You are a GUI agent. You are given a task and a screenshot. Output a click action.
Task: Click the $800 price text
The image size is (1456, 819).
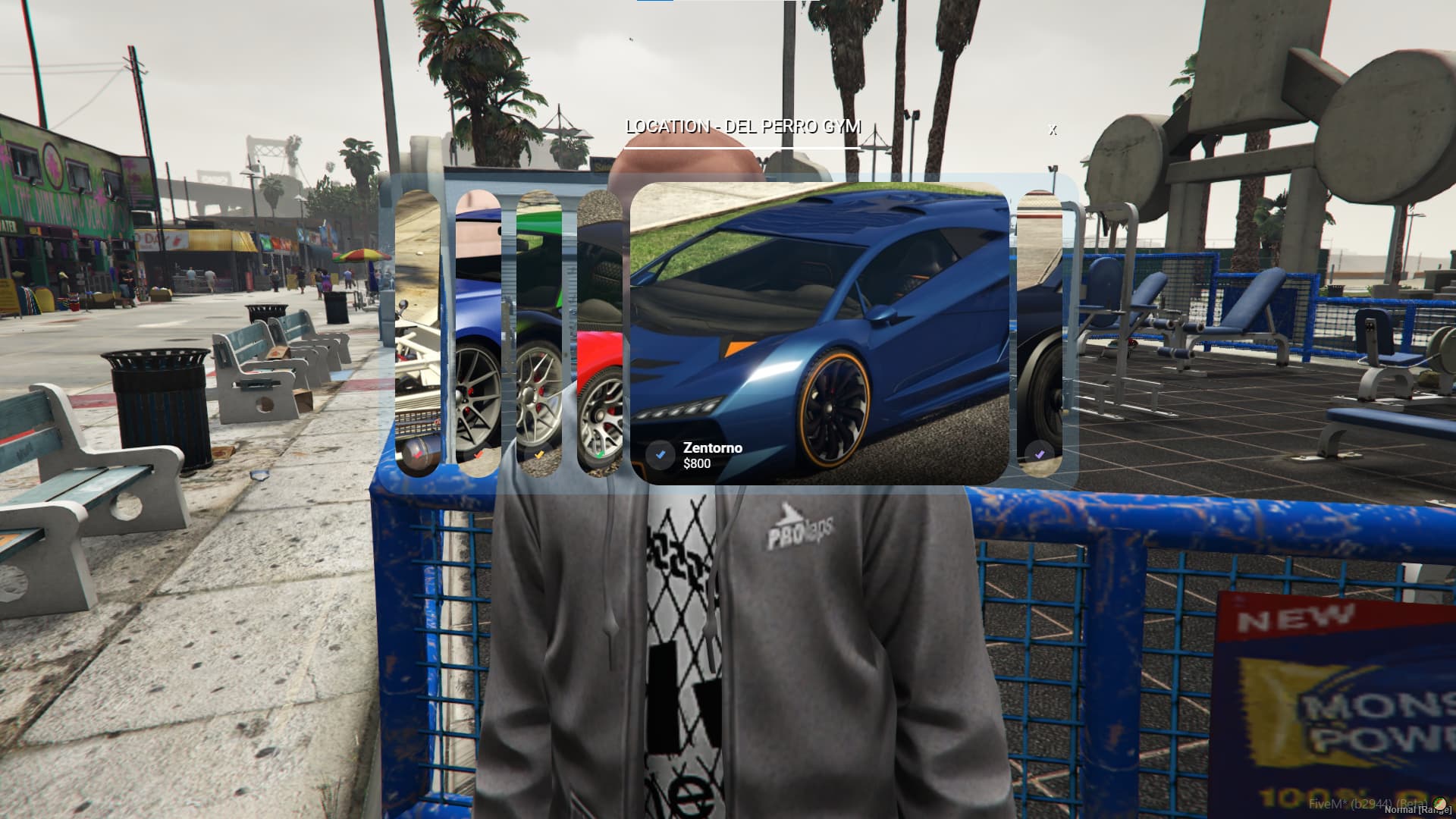pos(698,464)
